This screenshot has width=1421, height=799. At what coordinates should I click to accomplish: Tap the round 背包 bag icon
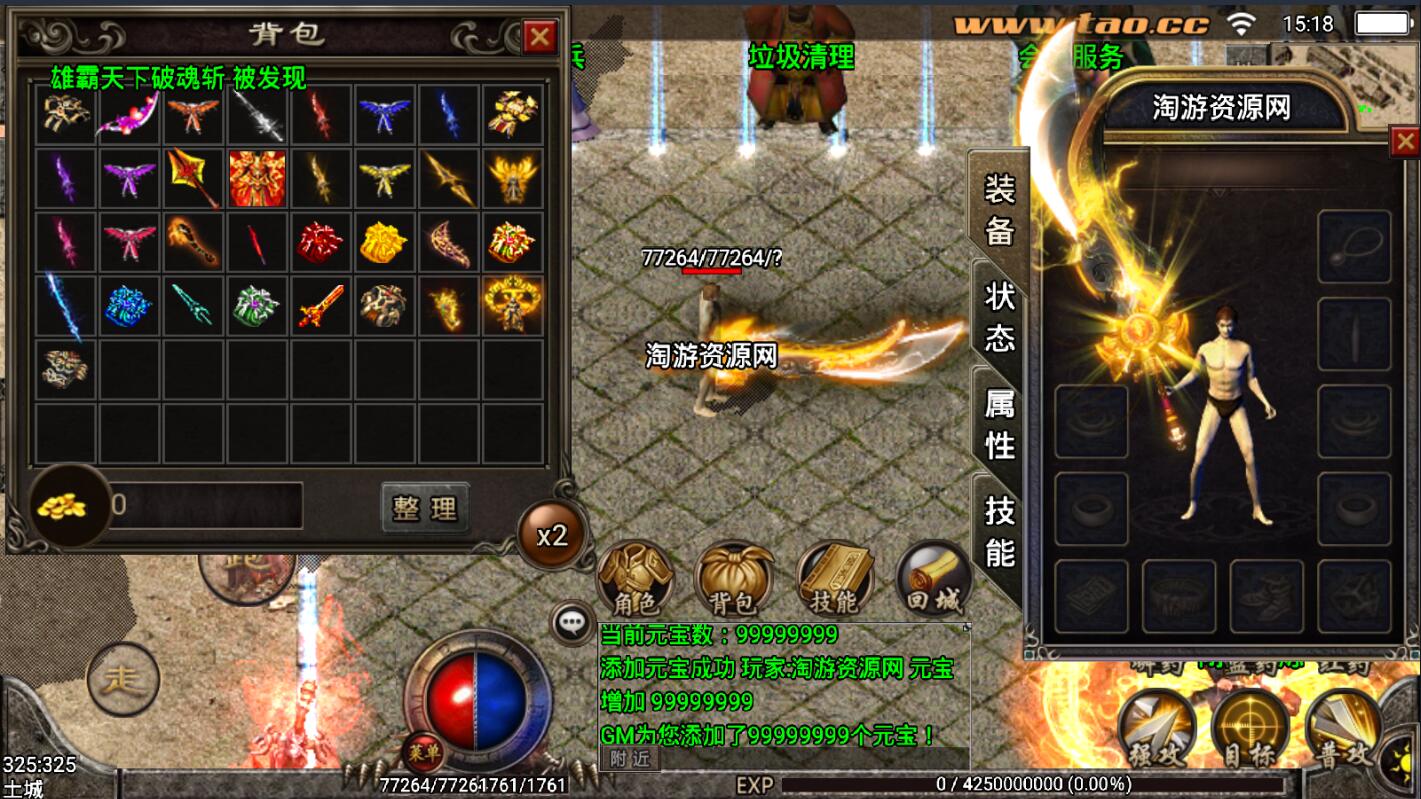tap(733, 580)
